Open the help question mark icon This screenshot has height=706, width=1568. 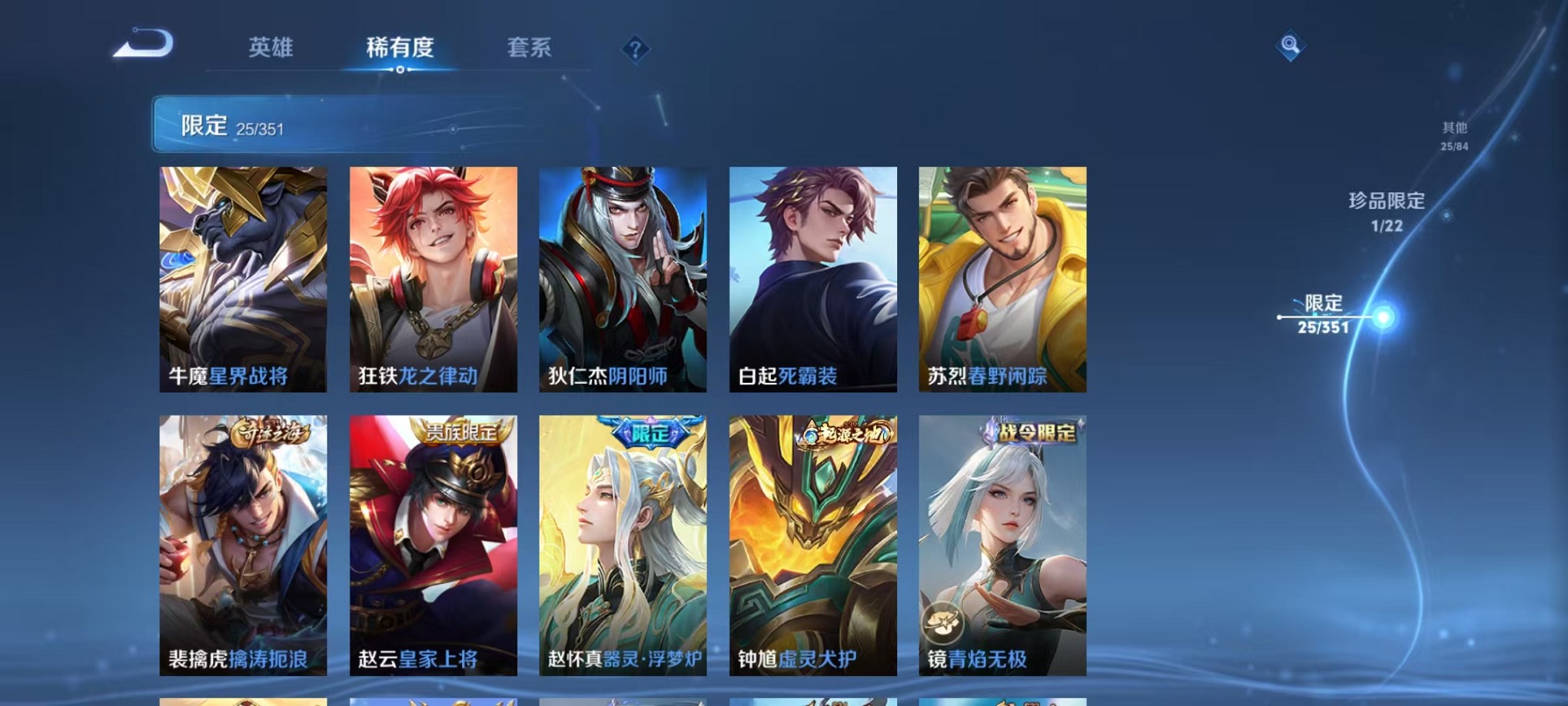tap(635, 50)
